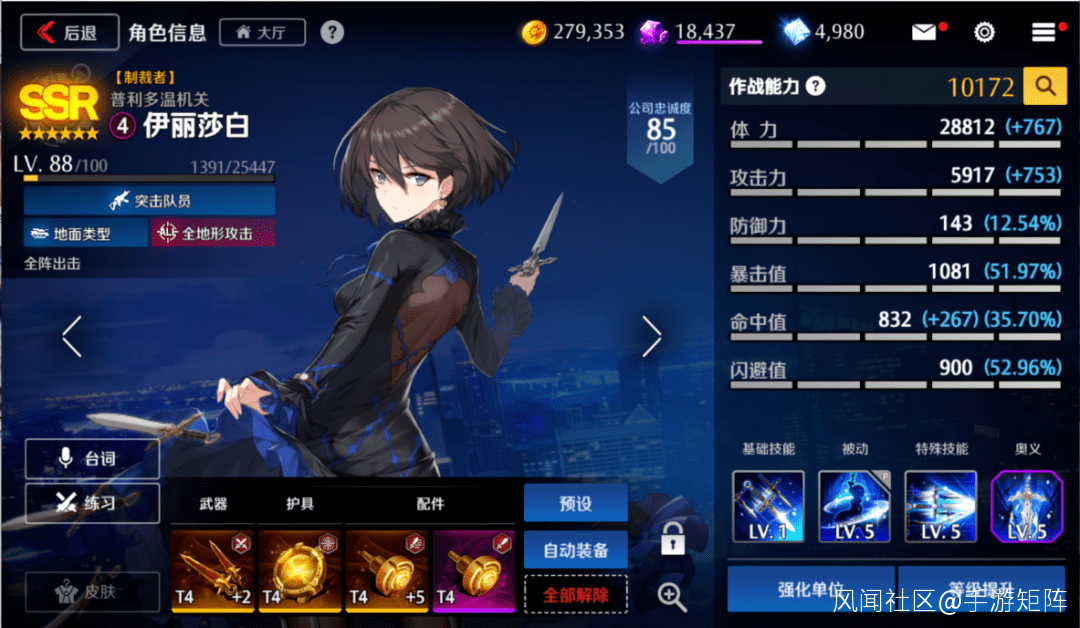Open the help question mark beside 大厅
This screenshot has height=628, width=1080.
tap(332, 32)
